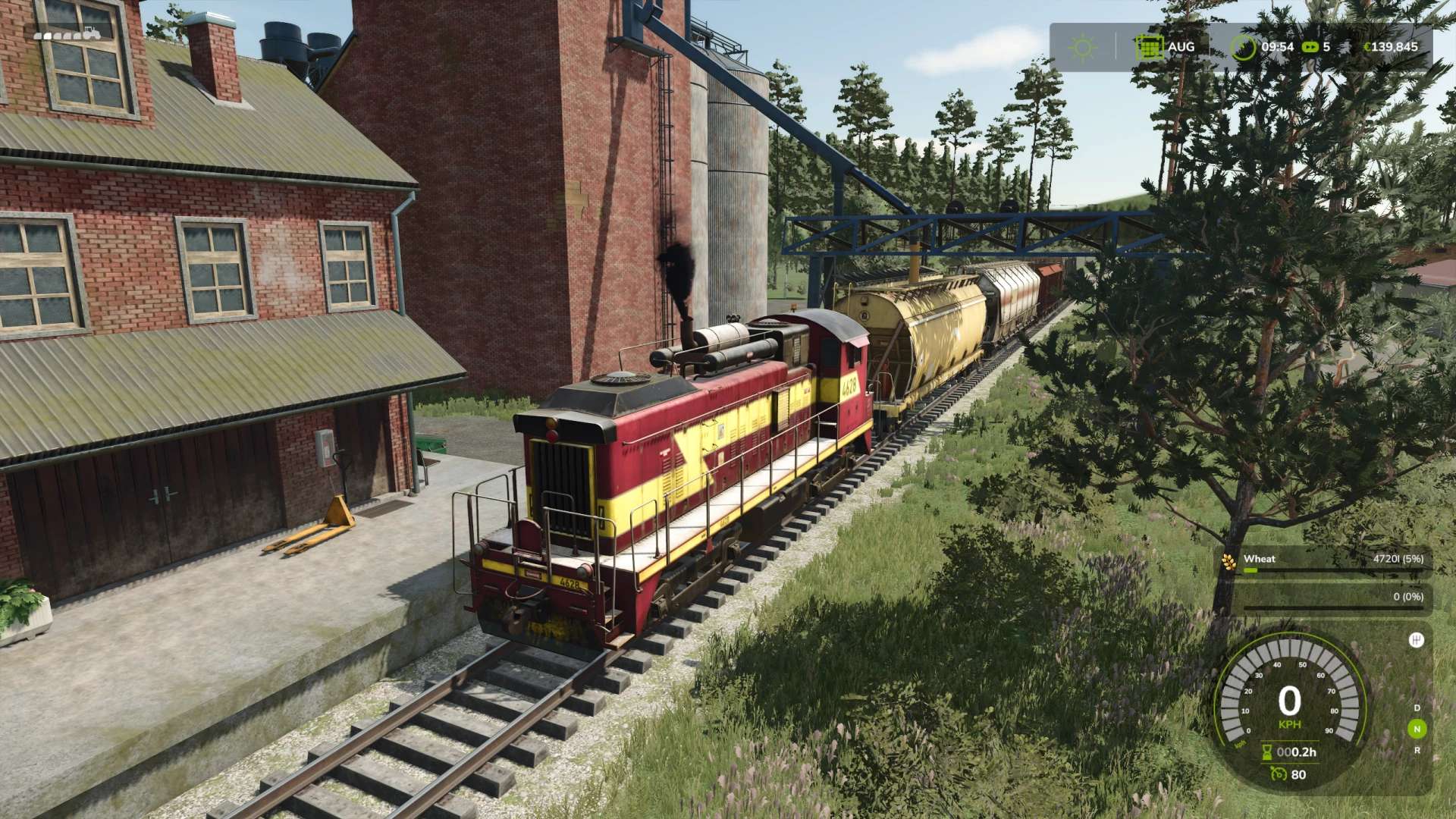Click the sunny weather icon
The width and height of the screenshot is (1456, 819).
(1082, 48)
